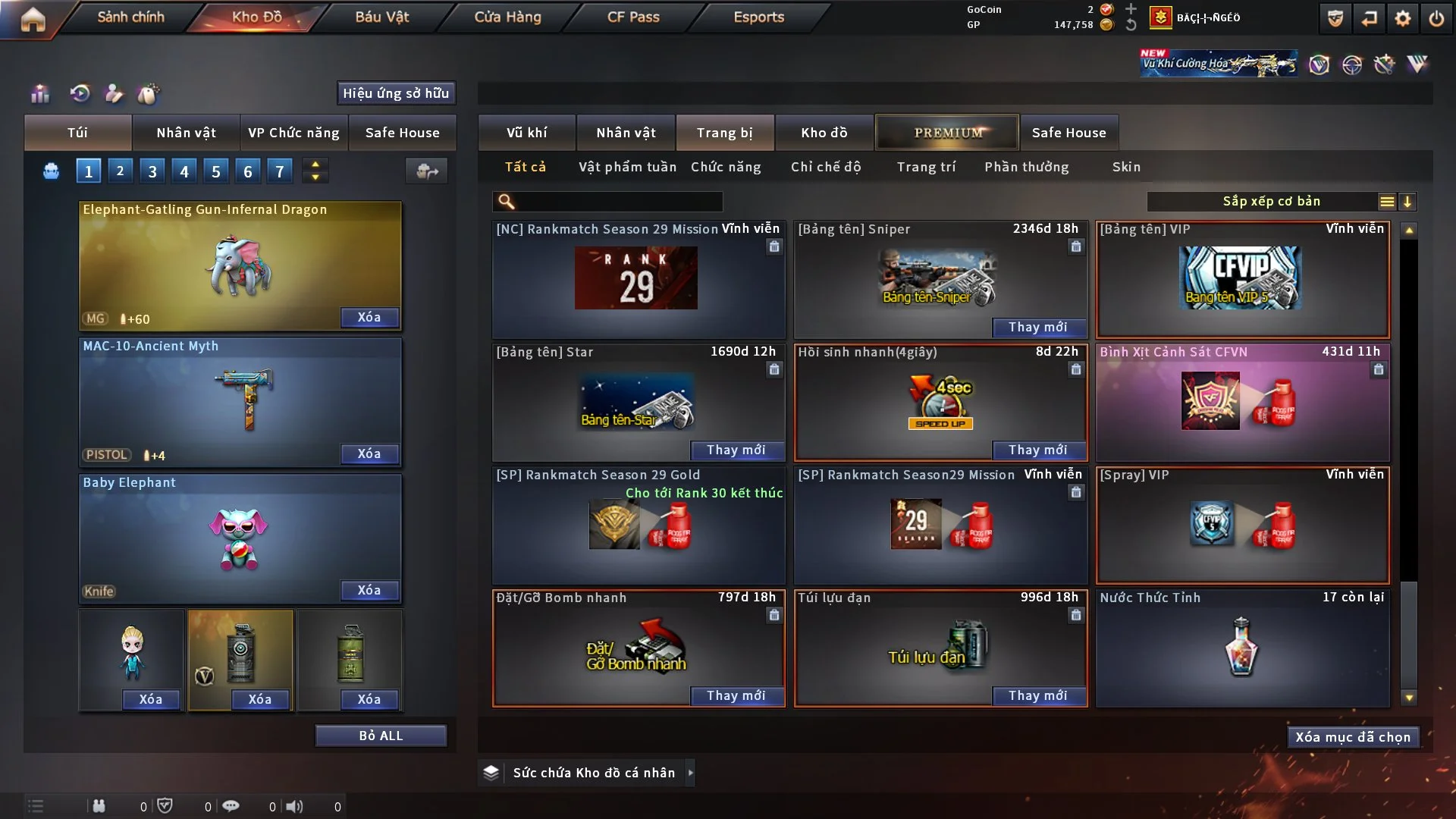Image resolution: width=1456 pixels, height=819 pixels.
Task: Open the Sắp xếp cơ bản sort dropdown
Action: click(1271, 202)
